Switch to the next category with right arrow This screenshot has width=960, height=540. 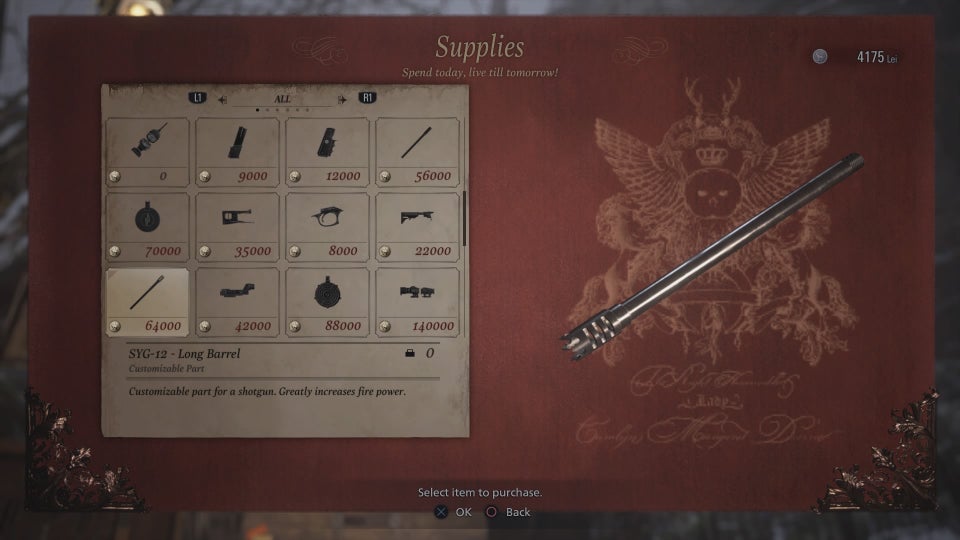click(x=343, y=99)
